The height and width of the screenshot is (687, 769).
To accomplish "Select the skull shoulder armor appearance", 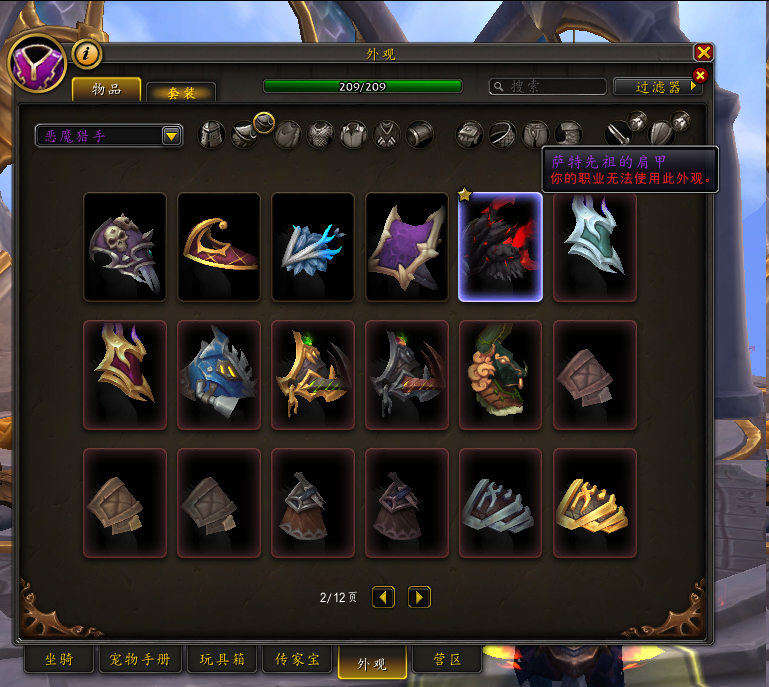I will pyautogui.click(x=125, y=247).
